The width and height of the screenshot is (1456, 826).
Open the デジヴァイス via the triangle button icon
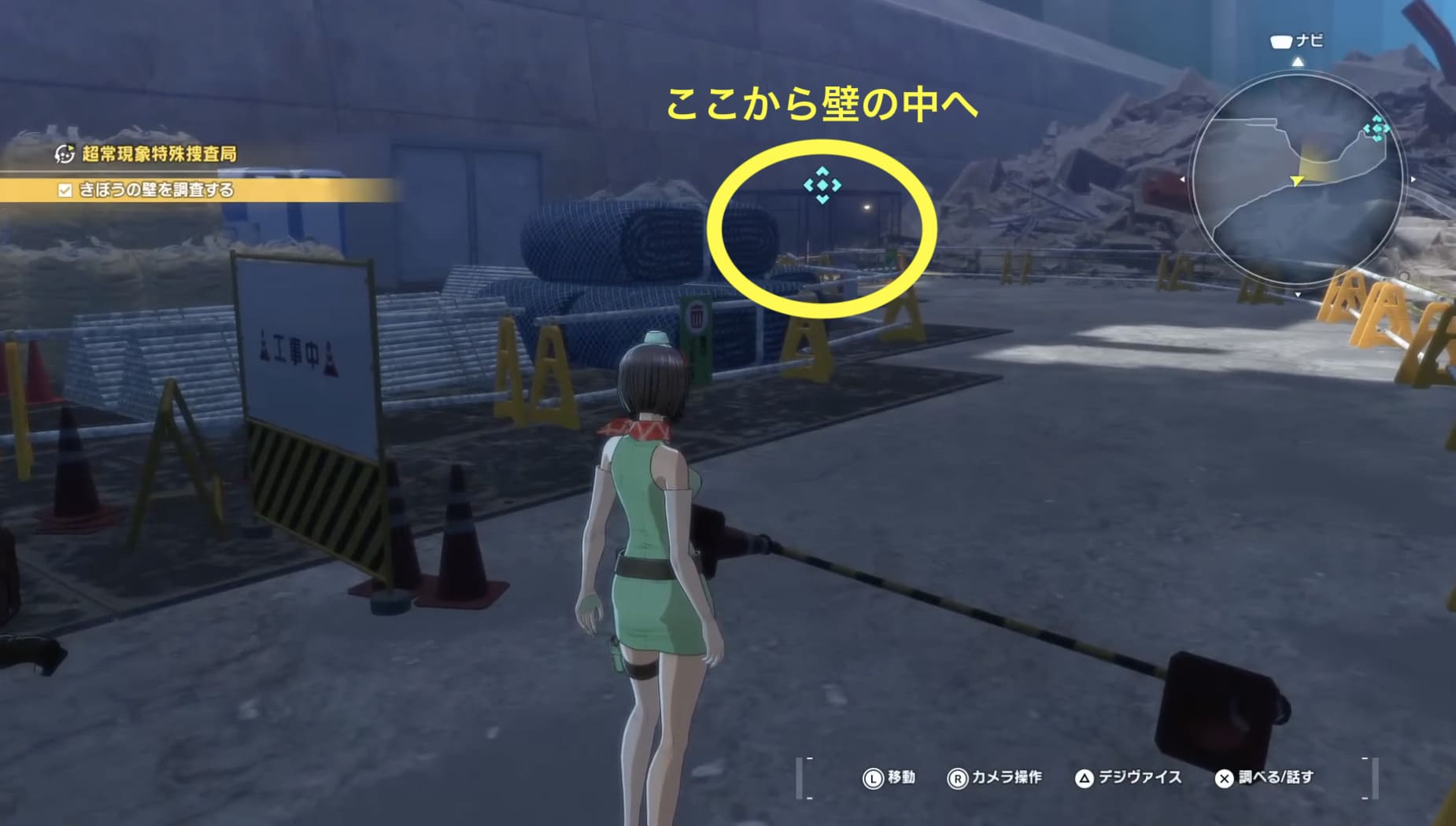tap(1085, 776)
